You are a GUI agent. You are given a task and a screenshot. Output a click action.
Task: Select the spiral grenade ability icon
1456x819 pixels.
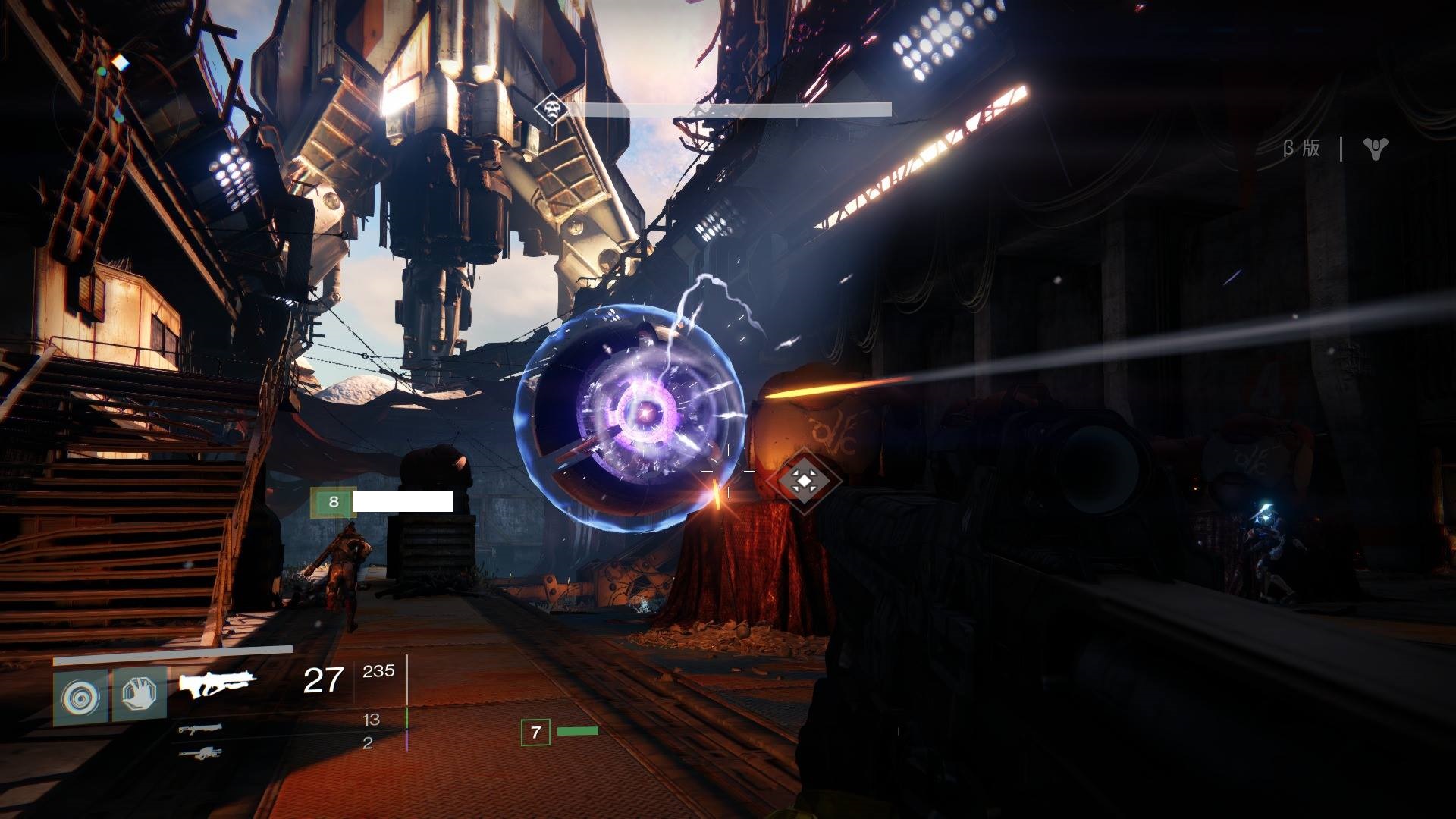pos(80,695)
